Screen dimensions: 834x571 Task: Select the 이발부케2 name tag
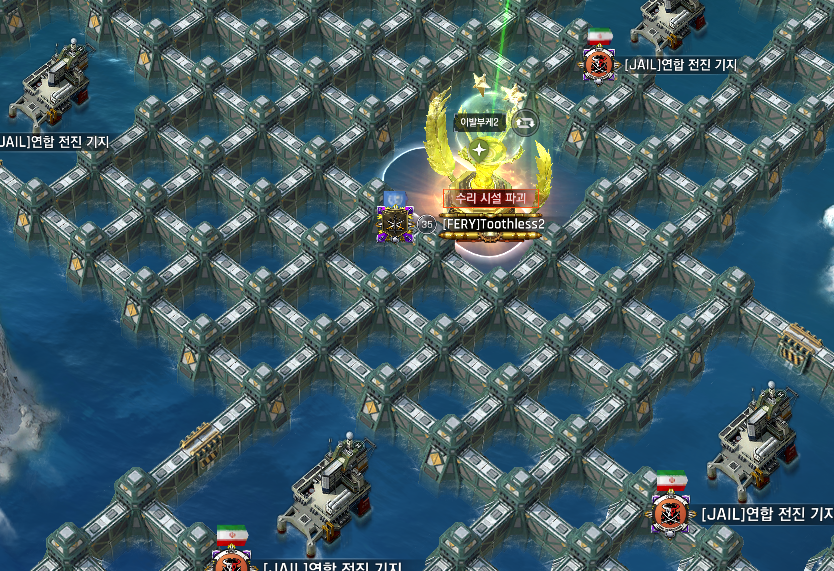pyautogui.click(x=484, y=122)
